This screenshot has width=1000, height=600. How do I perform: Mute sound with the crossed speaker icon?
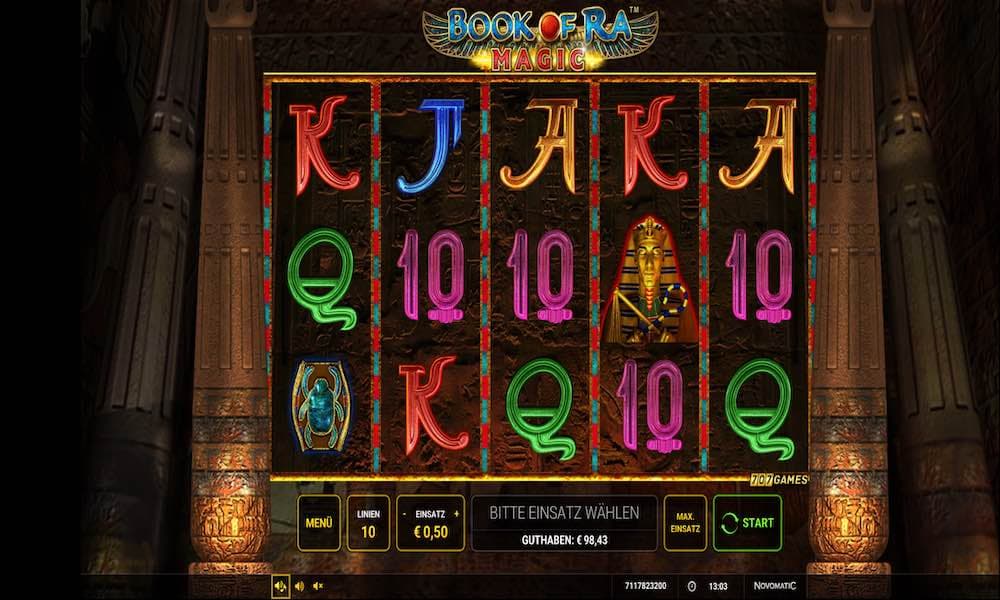318,585
